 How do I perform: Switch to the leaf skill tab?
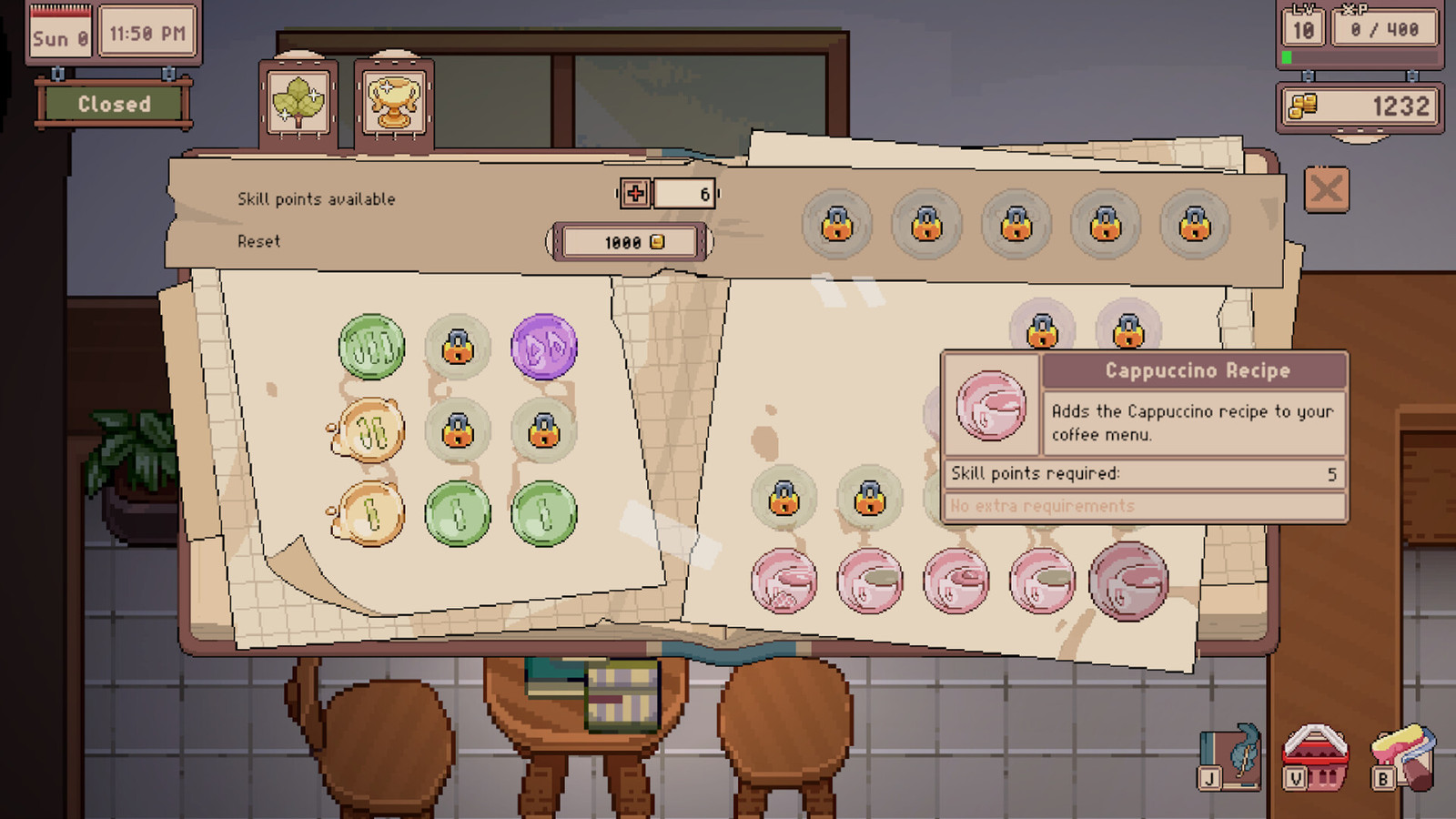(298, 103)
